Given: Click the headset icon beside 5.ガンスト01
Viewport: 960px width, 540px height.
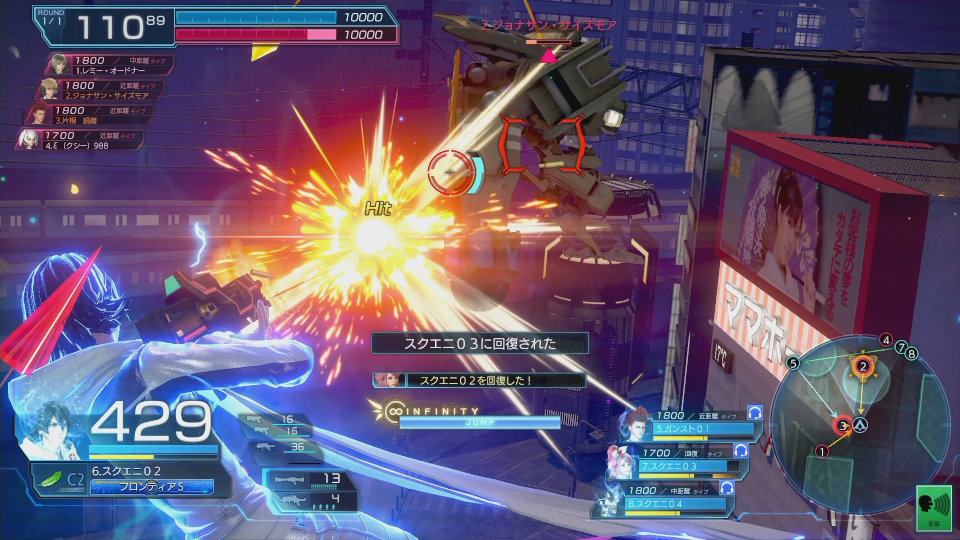Looking at the screenshot, I should pos(755,412).
